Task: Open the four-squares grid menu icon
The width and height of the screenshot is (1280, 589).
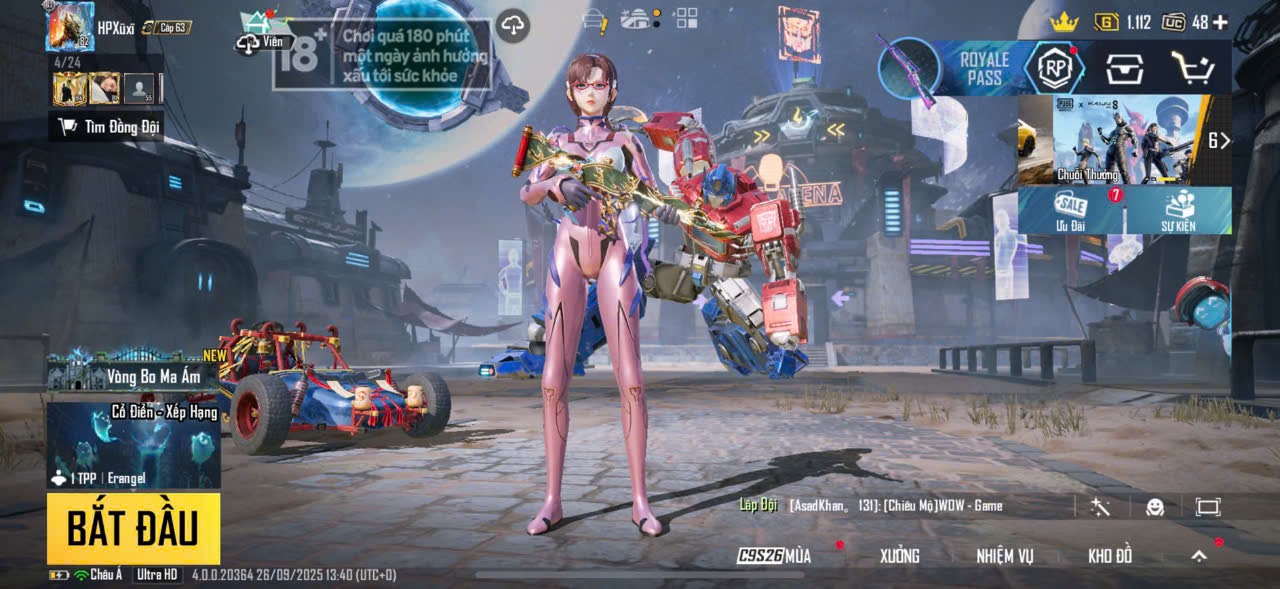Action: pos(685,17)
